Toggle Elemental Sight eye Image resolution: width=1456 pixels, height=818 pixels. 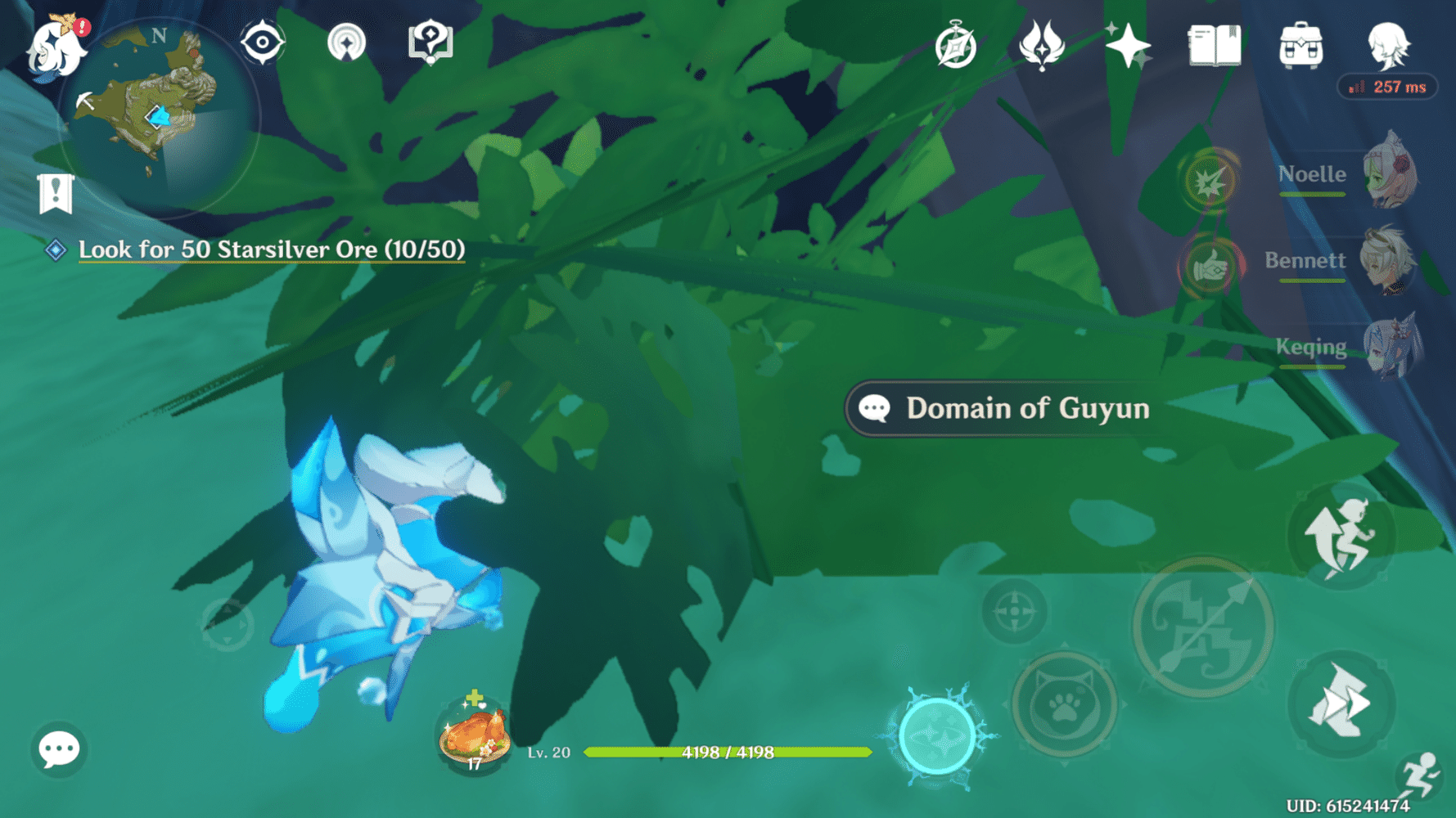click(x=264, y=41)
